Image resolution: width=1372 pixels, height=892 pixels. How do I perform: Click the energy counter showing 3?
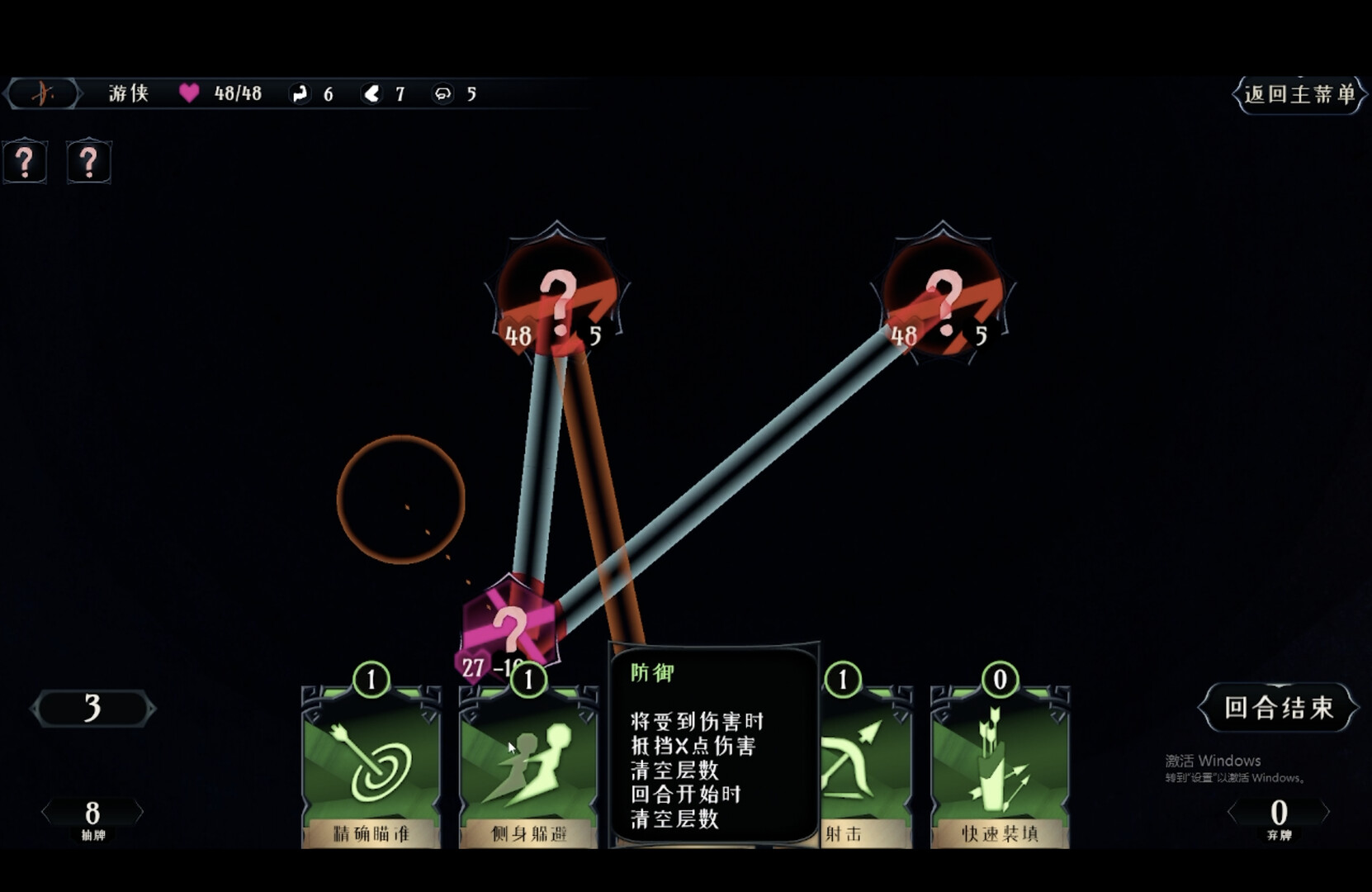[92, 709]
